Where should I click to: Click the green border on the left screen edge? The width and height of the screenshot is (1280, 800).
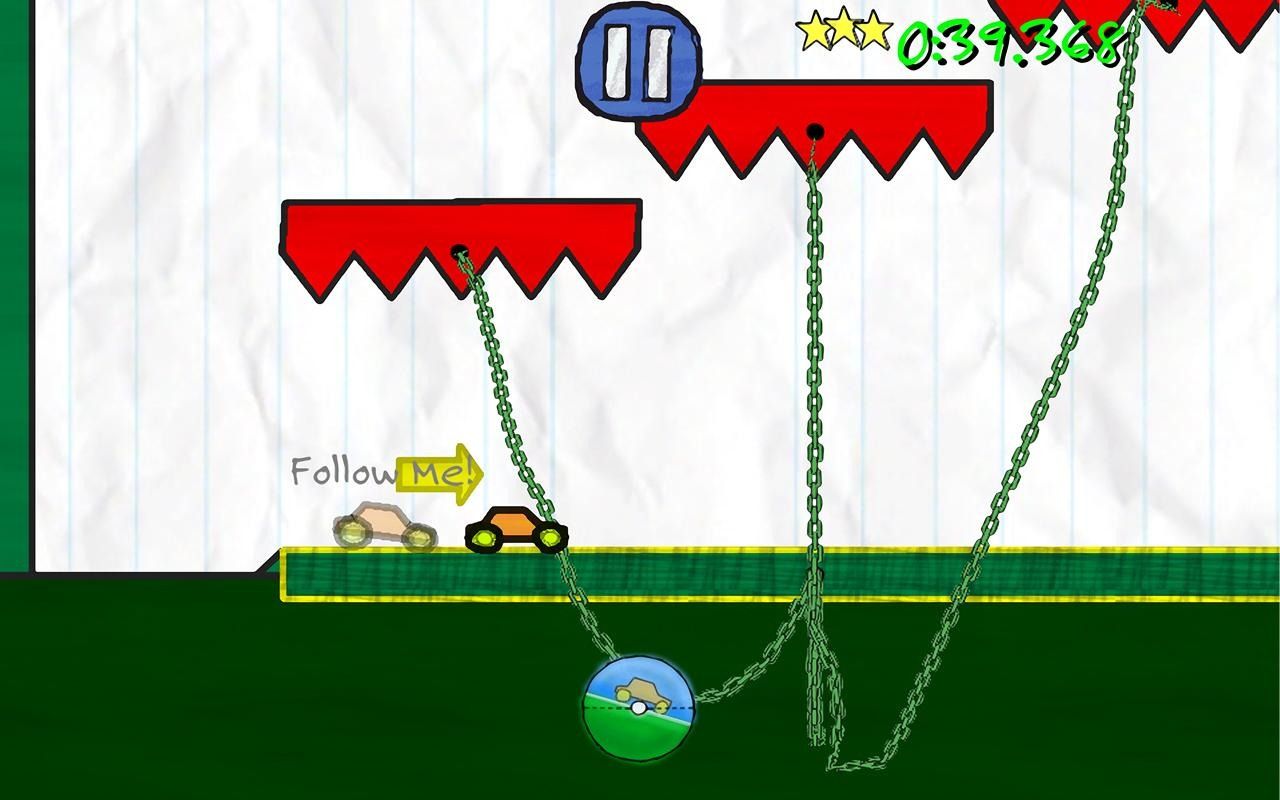click(12, 300)
